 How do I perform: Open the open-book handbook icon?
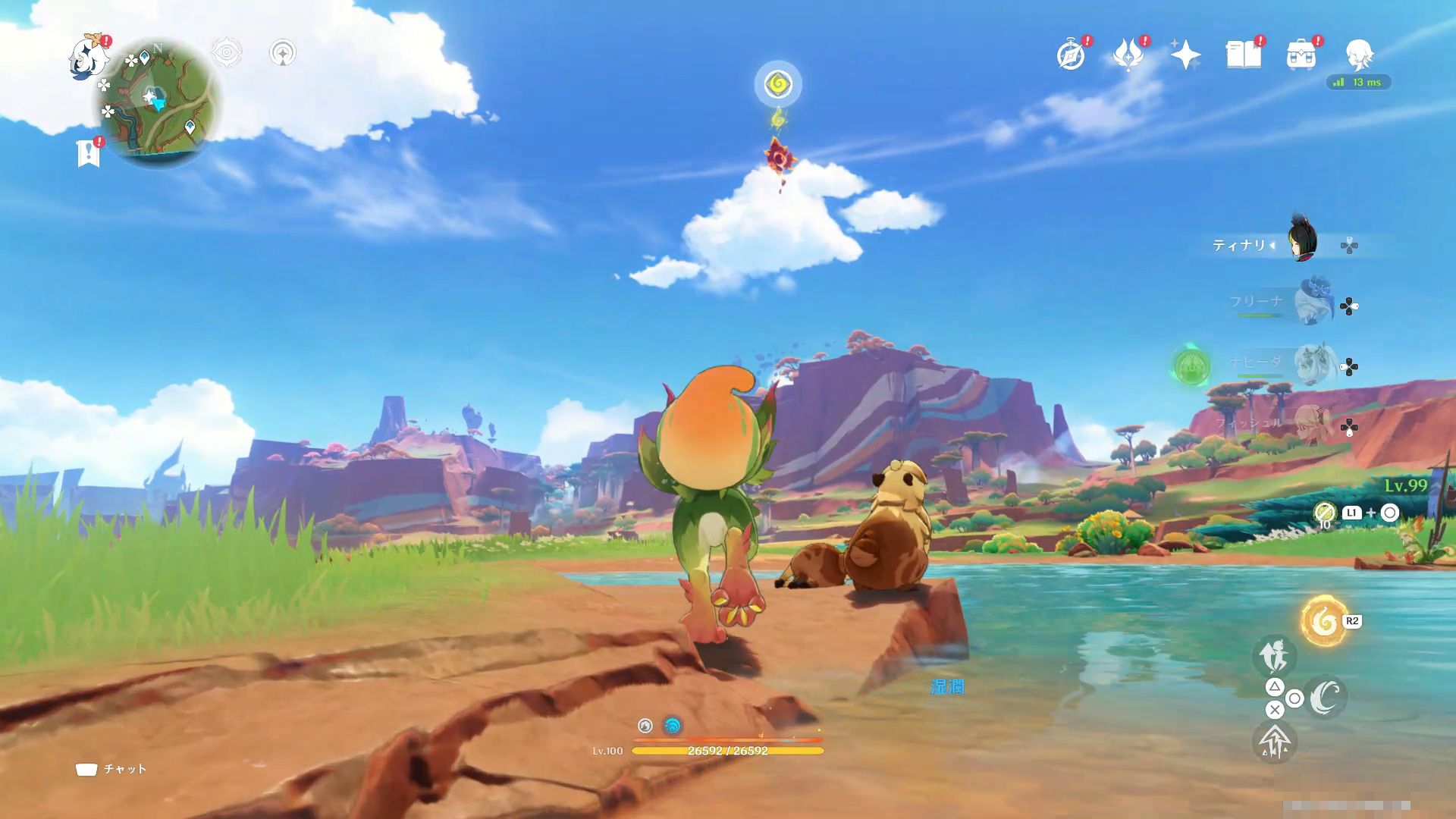(1243, 55)
